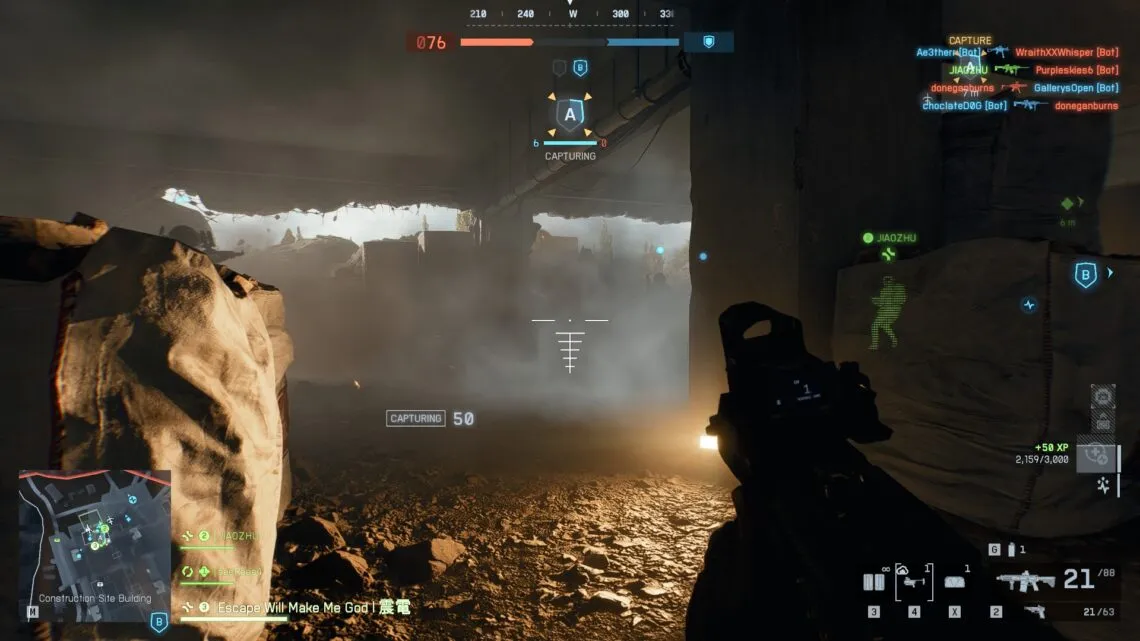Use the ammo crate specialist gadget icon
The image size is (1140, 641).
click(x=955, y=582)
